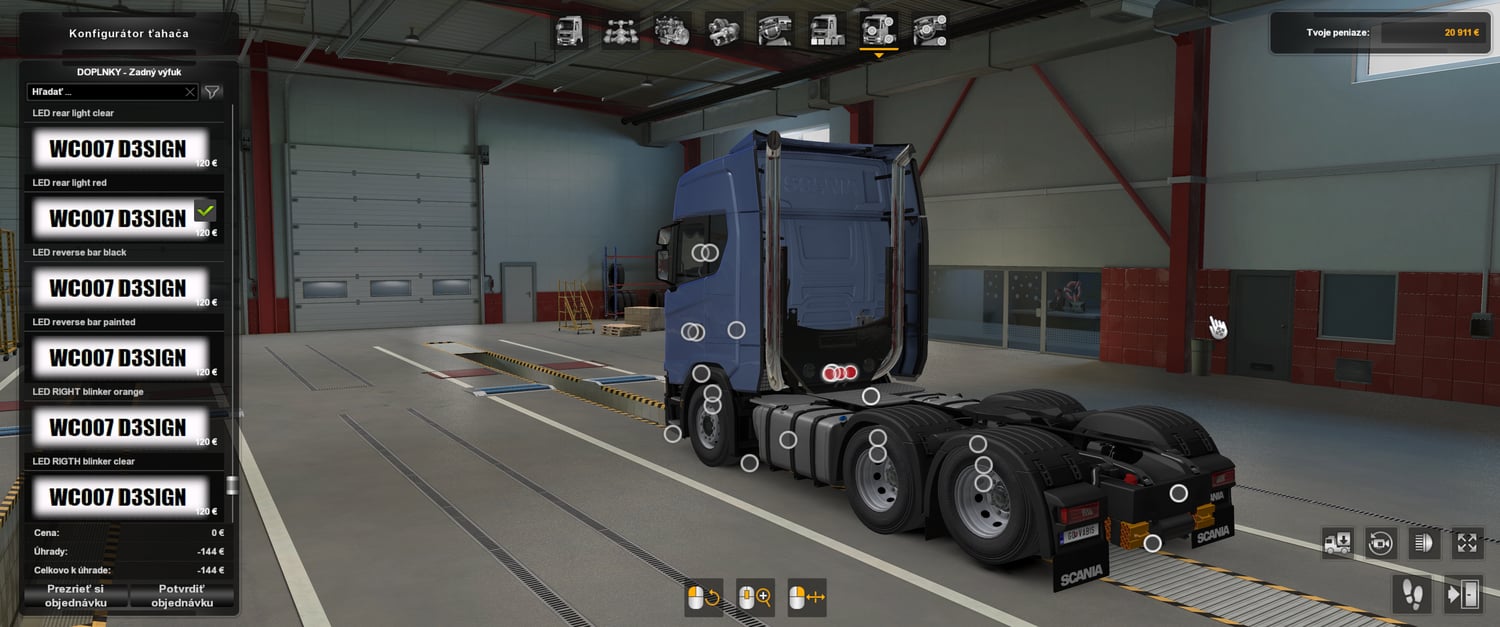Select the LED rear light clear part
This screenshot has width=1500, height=627.
pyautogui.click(x=119, y=149)
